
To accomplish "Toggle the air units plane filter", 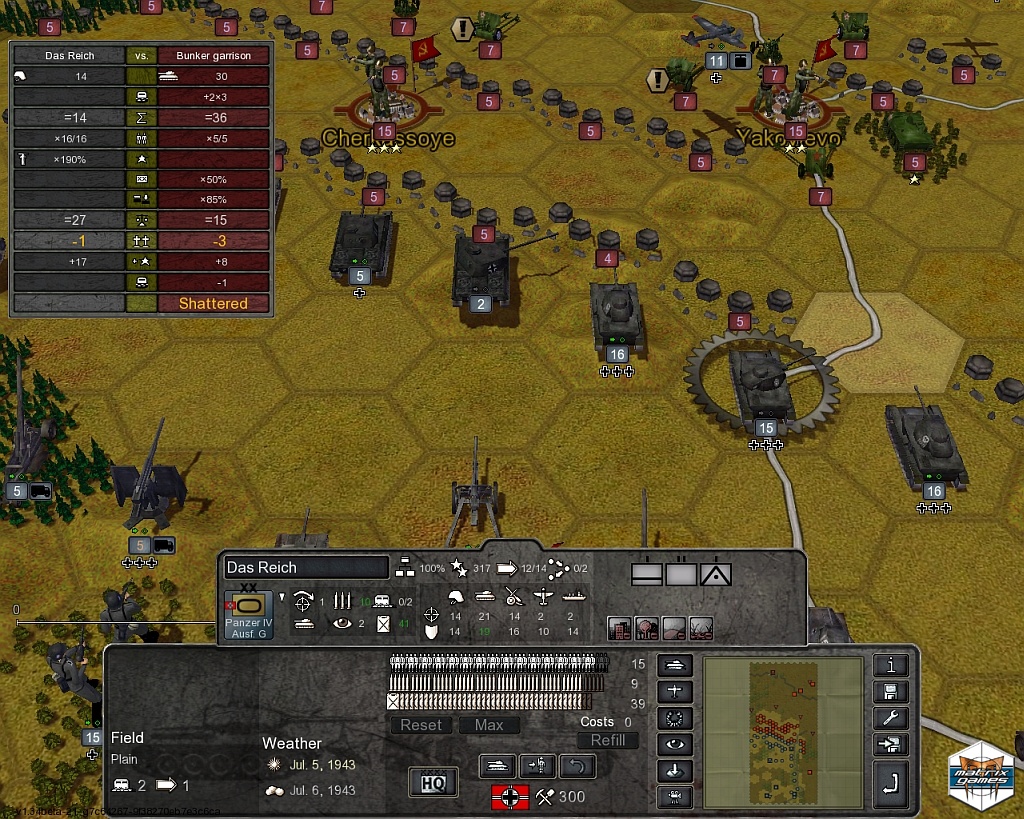I will click(673, 691).
